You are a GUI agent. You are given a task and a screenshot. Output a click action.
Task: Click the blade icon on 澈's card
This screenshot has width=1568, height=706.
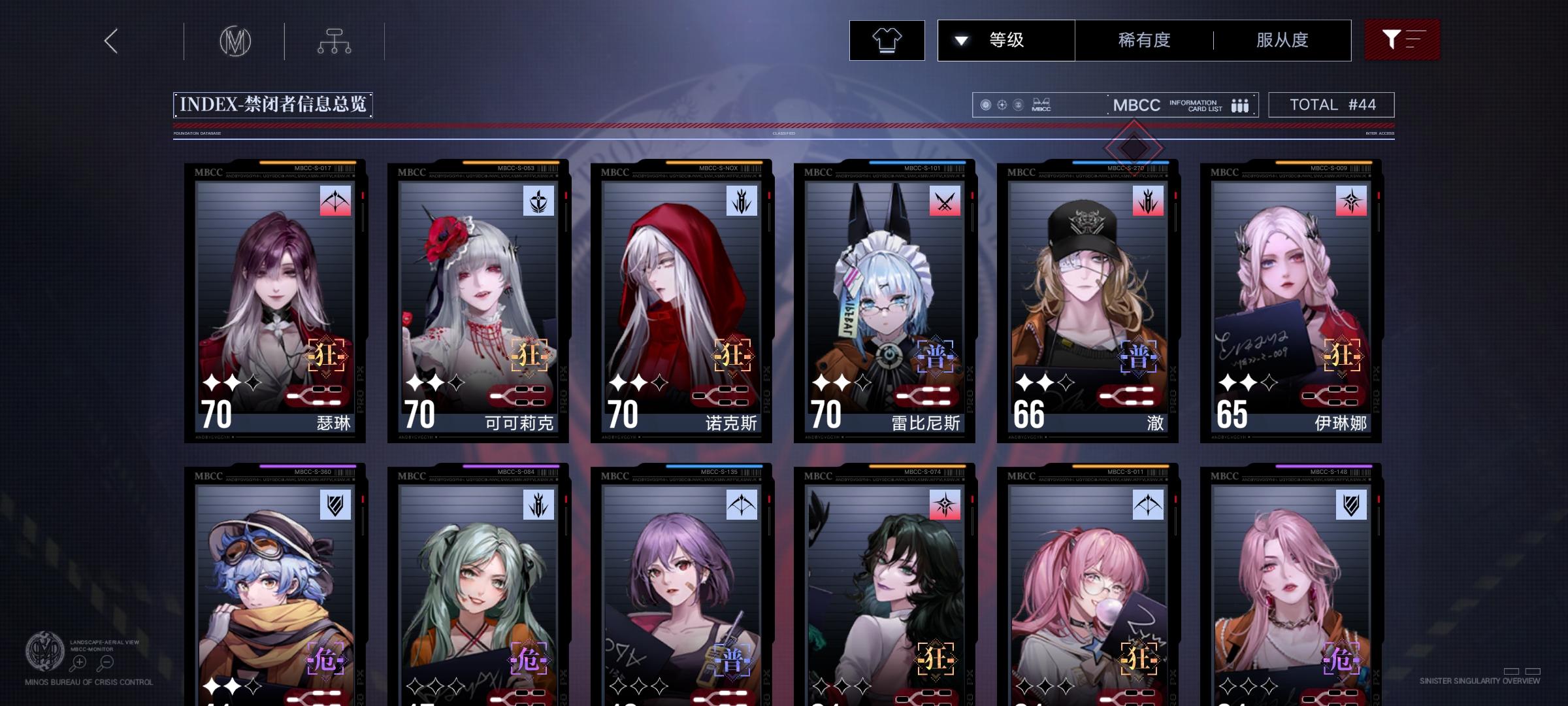(x=1147, y=201)
